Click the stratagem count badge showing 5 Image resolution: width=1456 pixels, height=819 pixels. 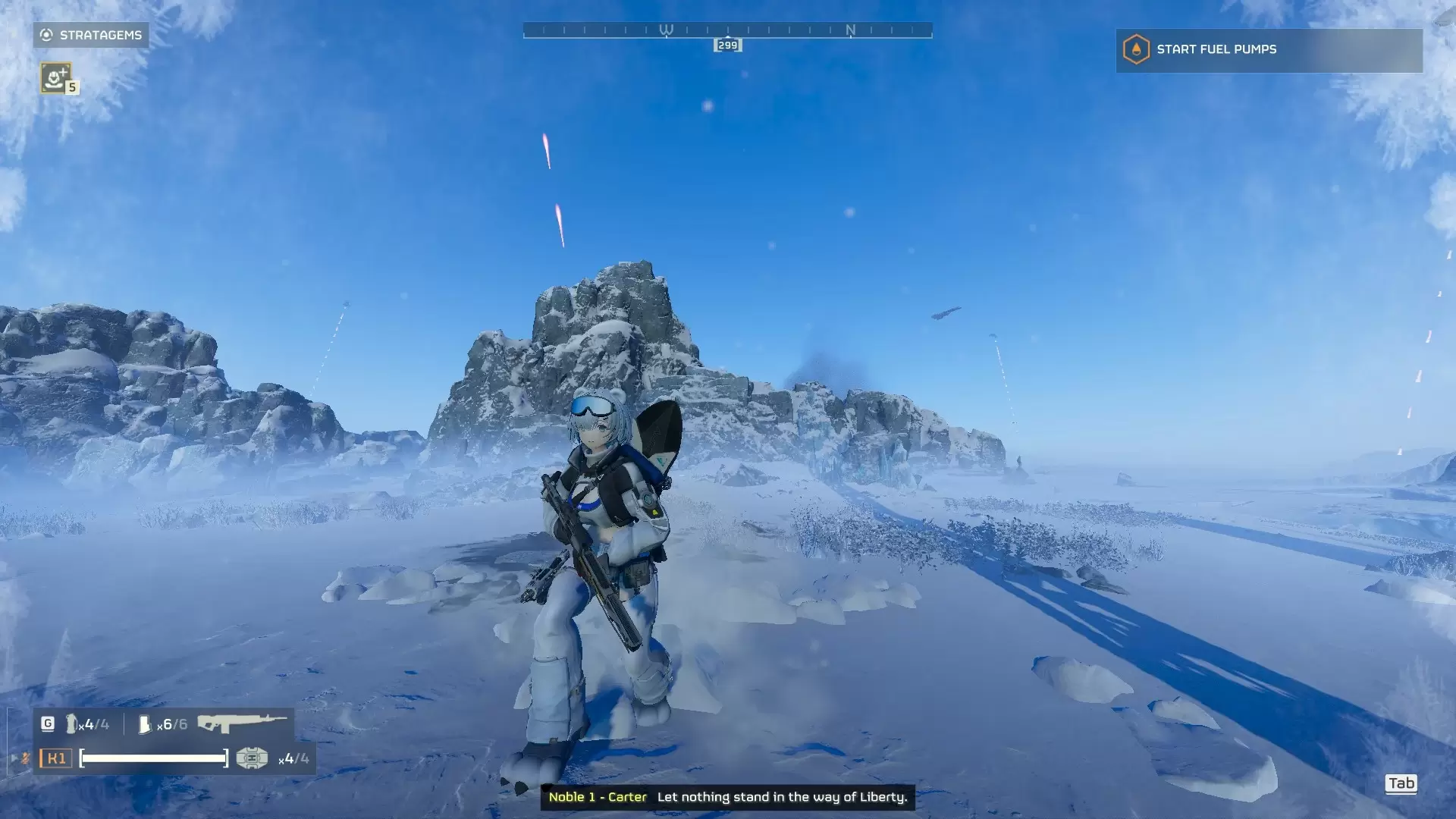[72, 88]
